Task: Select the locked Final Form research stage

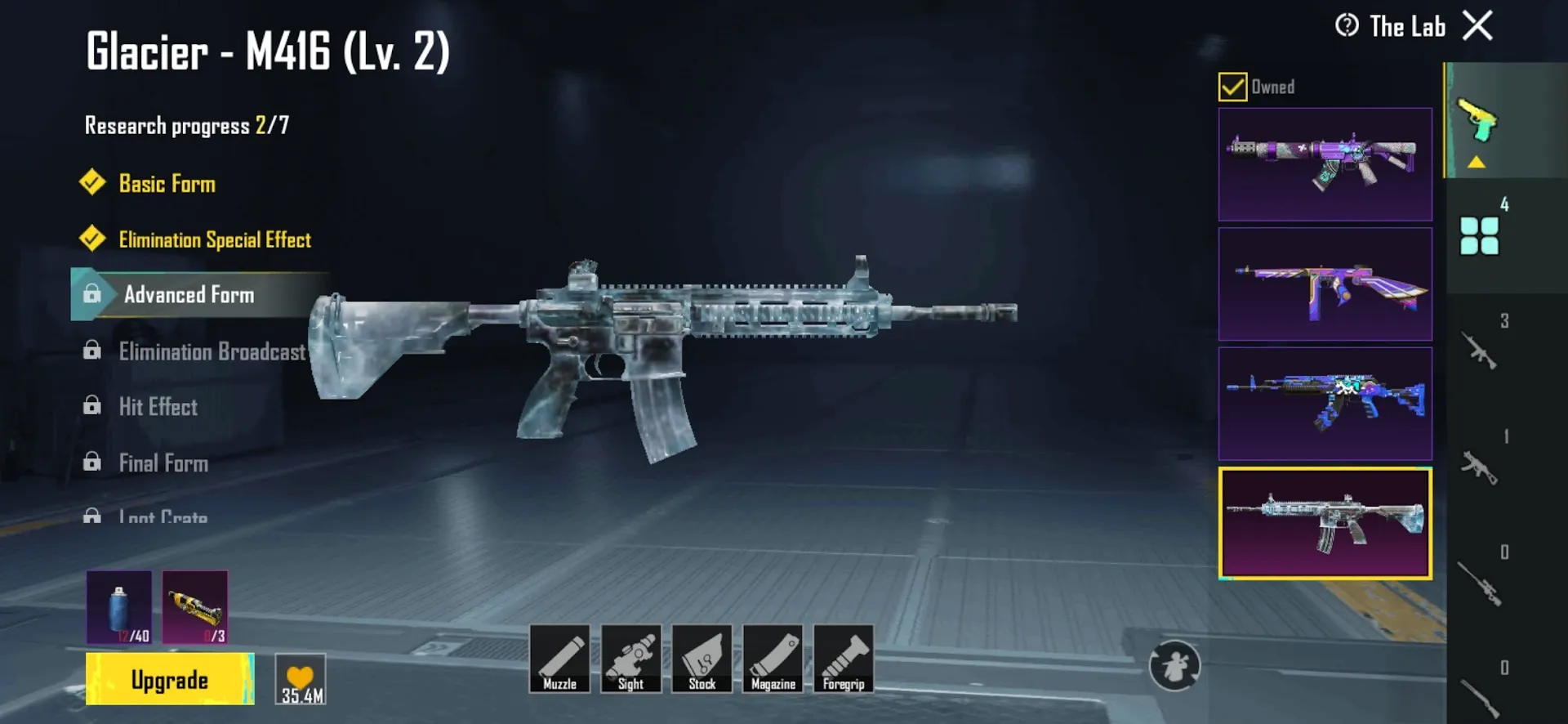Action: [163, 463]
